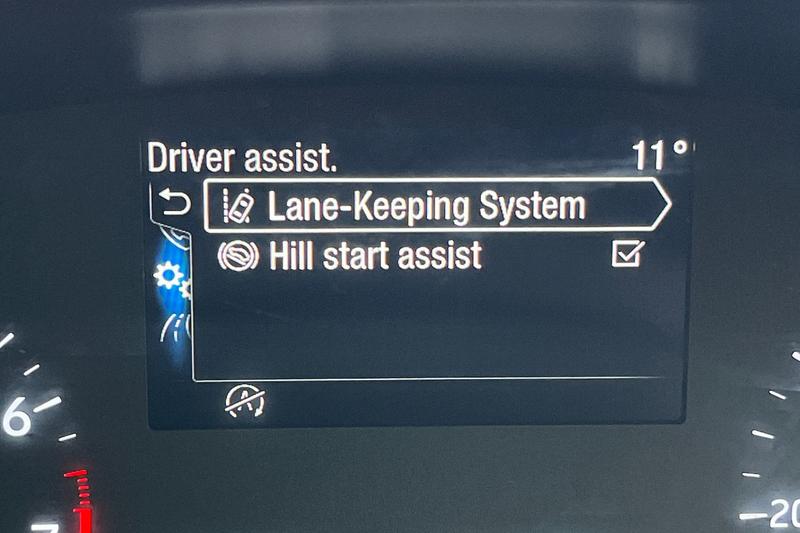The height and width of the screenshot is (533, 800).
Task: Select the Hill start assist row
Action: 376,256
